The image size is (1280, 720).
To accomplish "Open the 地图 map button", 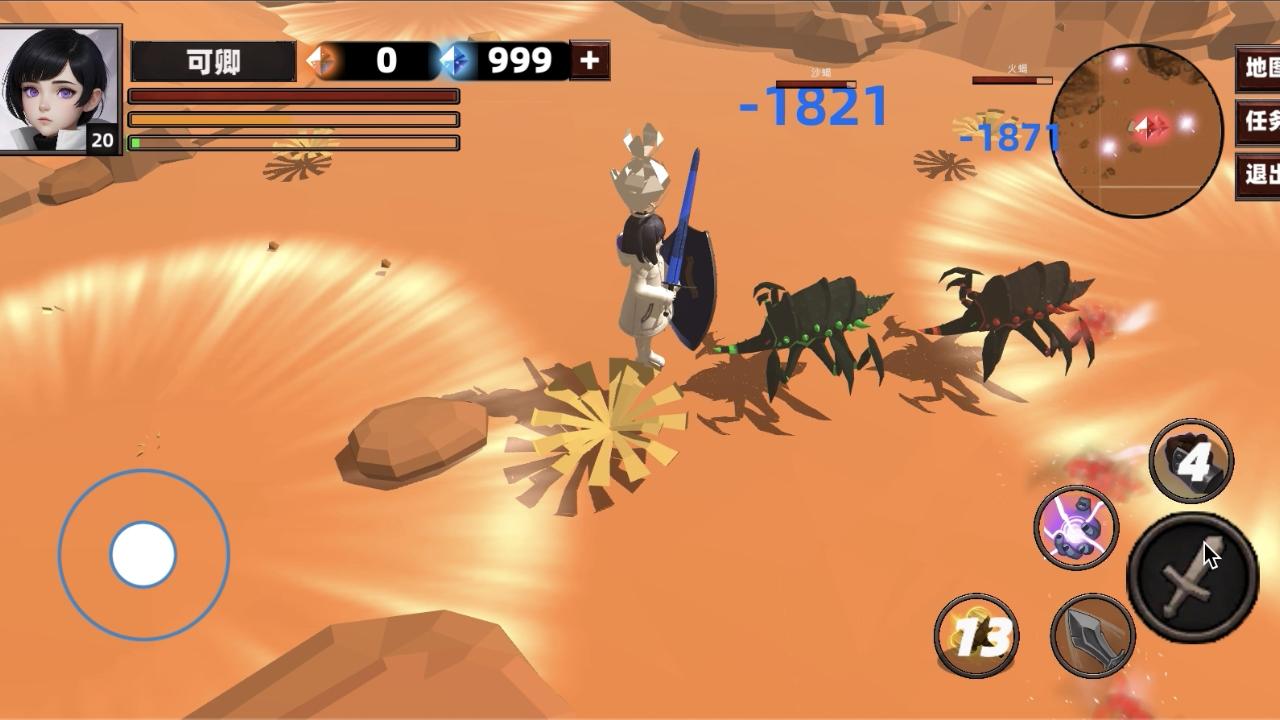I will coord(1259,68).
